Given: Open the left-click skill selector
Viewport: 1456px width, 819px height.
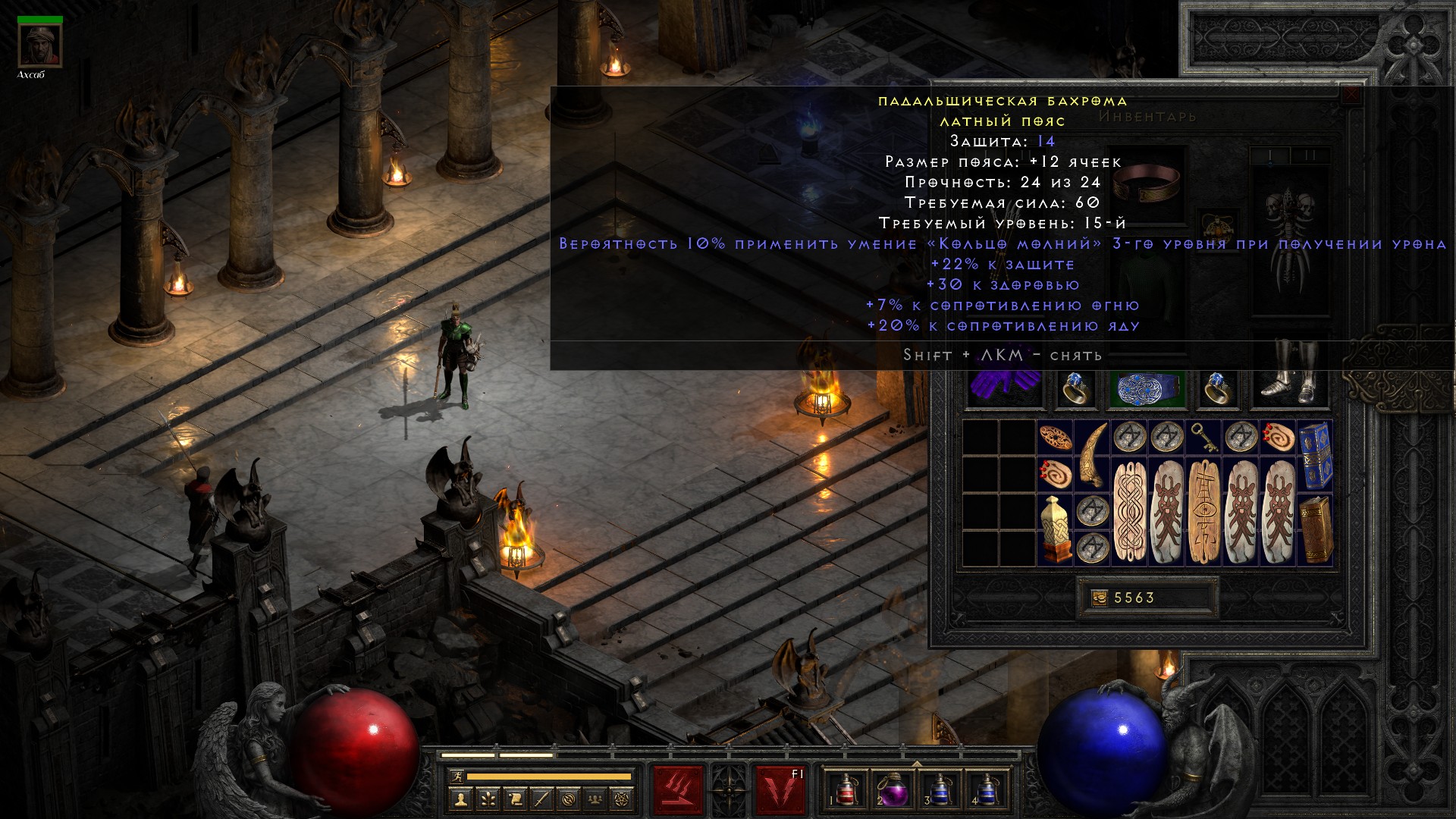Looking at the screenshot, I should point(678,789).
